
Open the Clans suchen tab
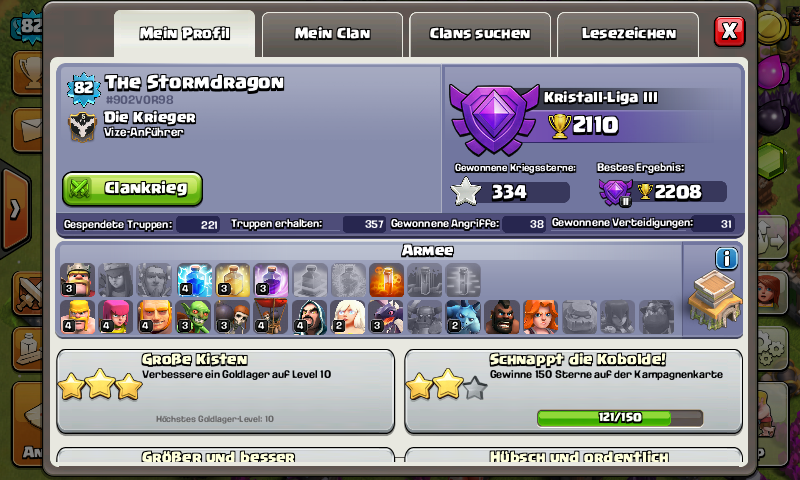pos(480,34)
